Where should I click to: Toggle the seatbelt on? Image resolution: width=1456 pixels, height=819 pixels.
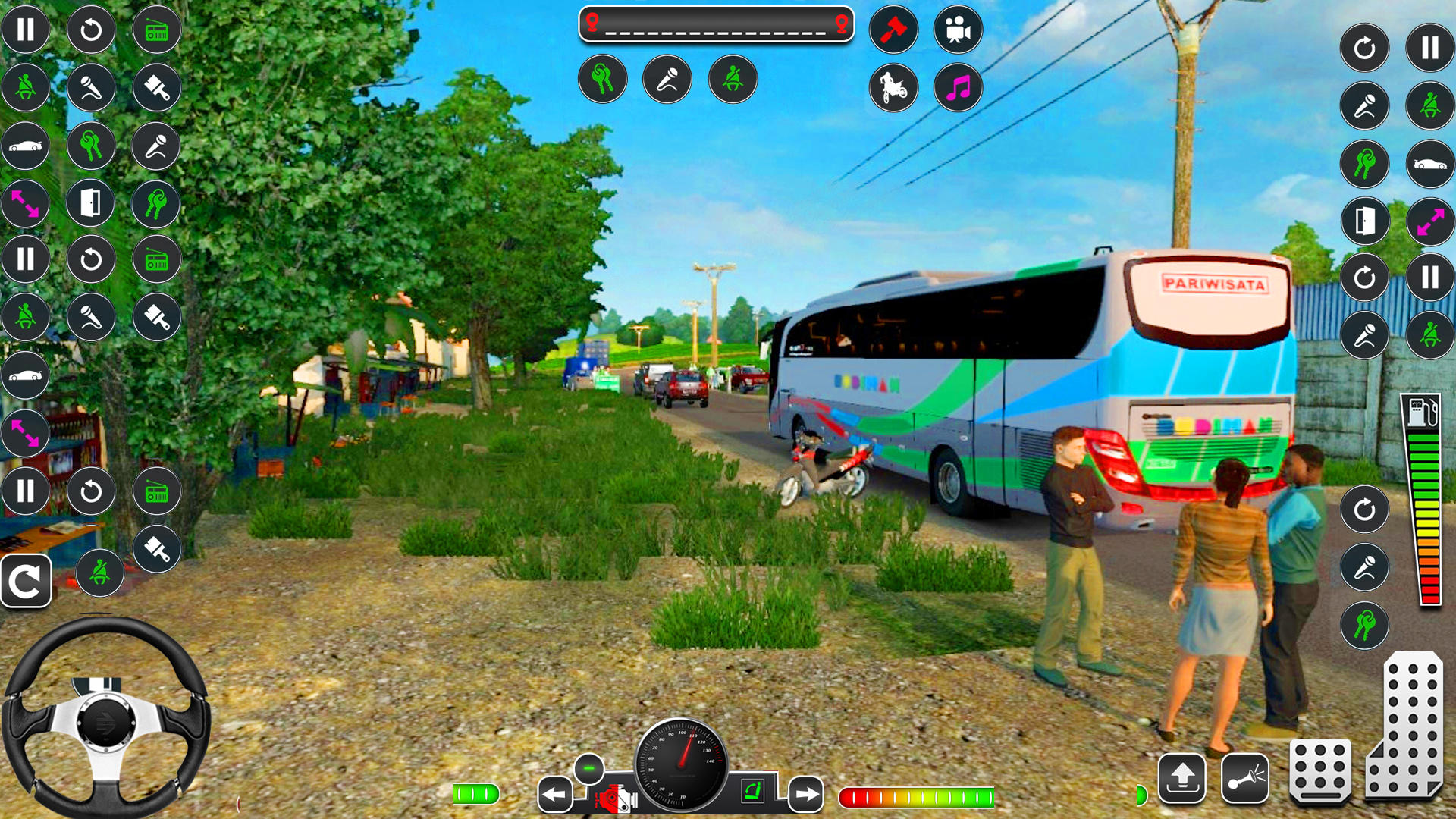(x=731, y=80)
